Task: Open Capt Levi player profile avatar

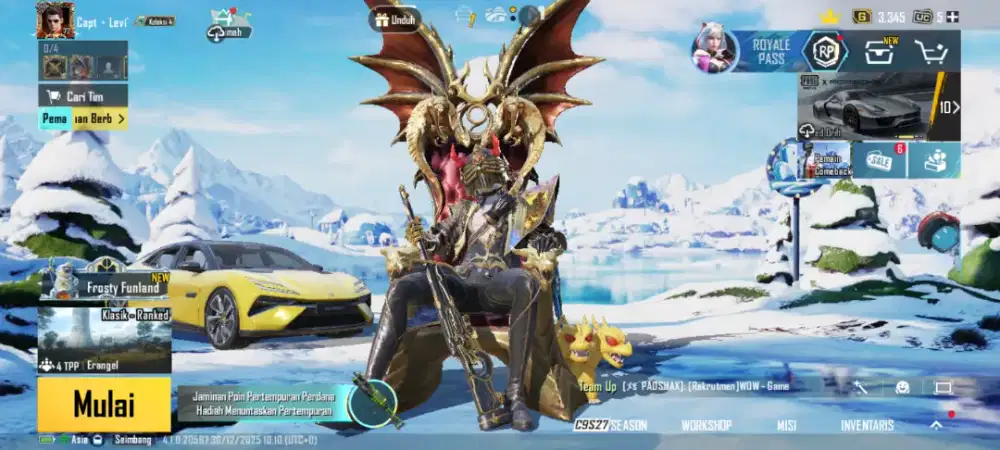Action: [56, 19]
